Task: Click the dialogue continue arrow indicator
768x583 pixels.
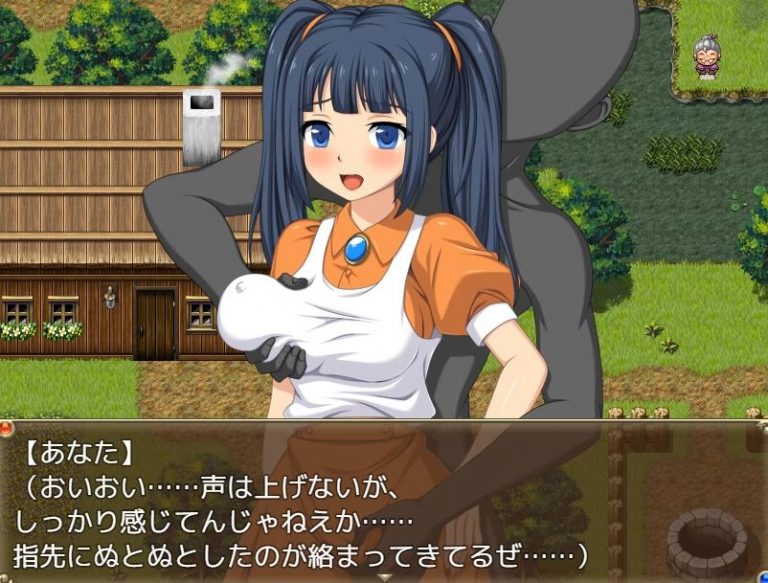Action: 384,576
